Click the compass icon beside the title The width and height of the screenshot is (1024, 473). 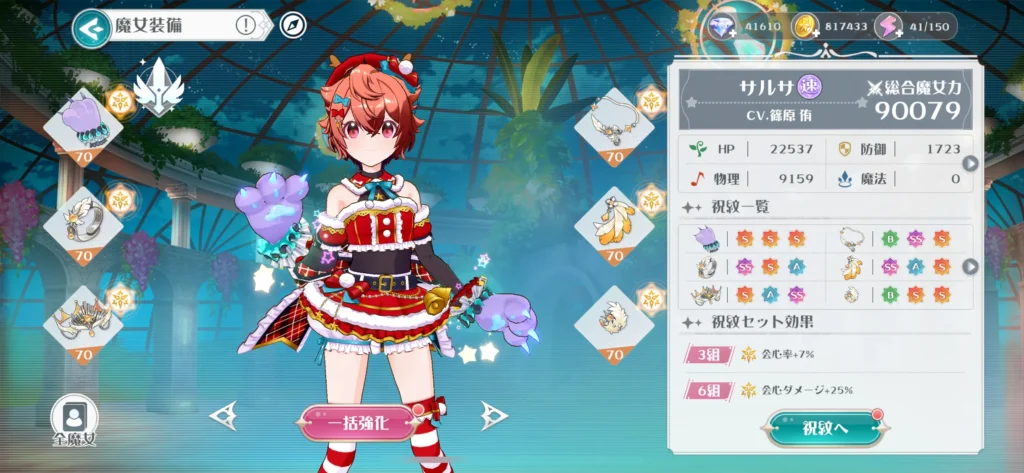(291, 26)
